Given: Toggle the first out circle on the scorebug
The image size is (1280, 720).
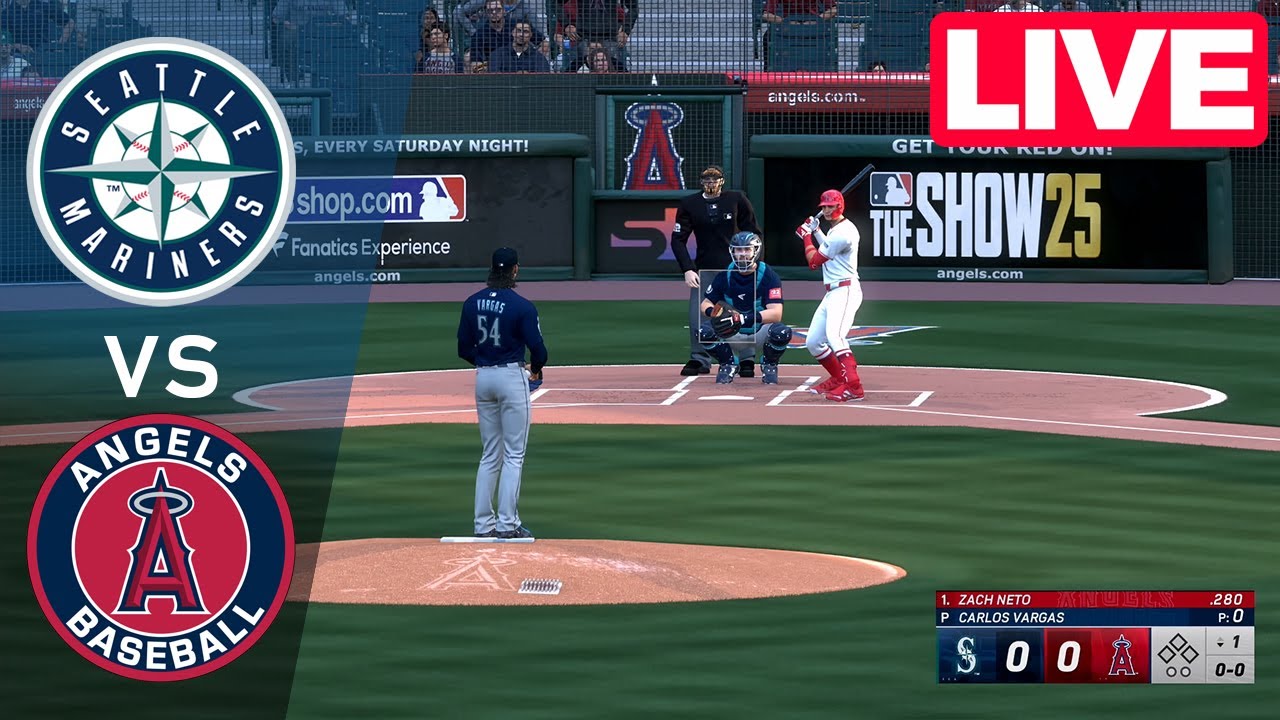Looking at the screenshot, I should coord(1171,672).
